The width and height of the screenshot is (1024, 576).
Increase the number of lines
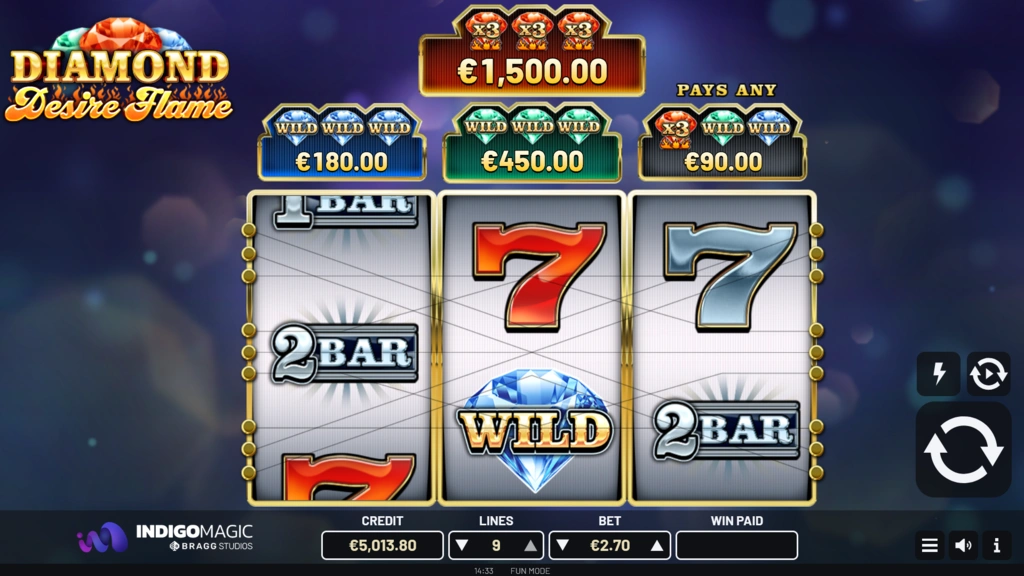531,545
